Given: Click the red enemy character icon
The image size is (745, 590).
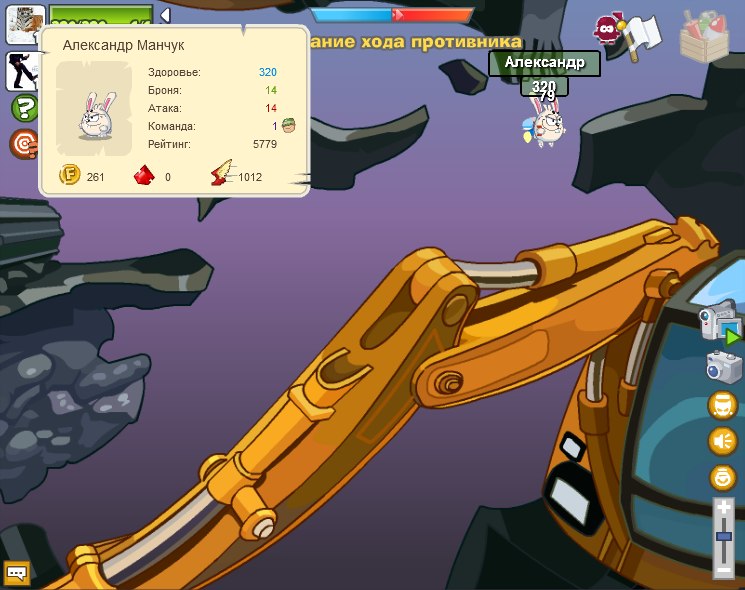Looking at the screenshot, I should tap(606, 30).
